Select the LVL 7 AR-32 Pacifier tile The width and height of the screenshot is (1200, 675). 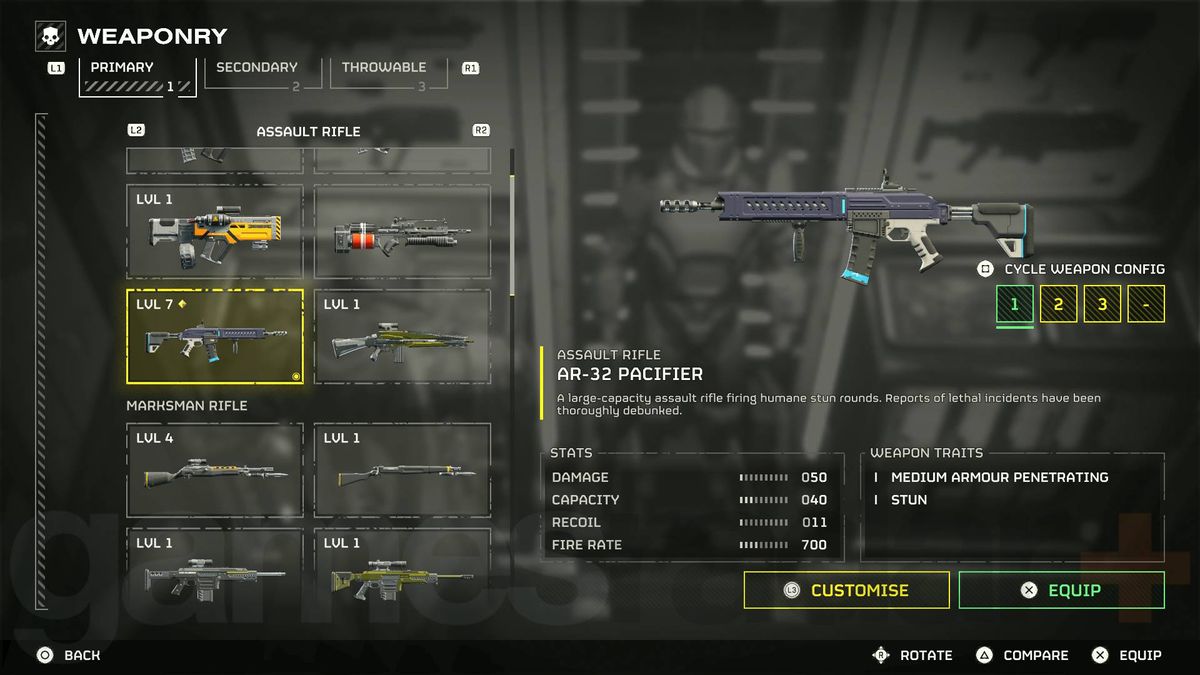(215, 337)
